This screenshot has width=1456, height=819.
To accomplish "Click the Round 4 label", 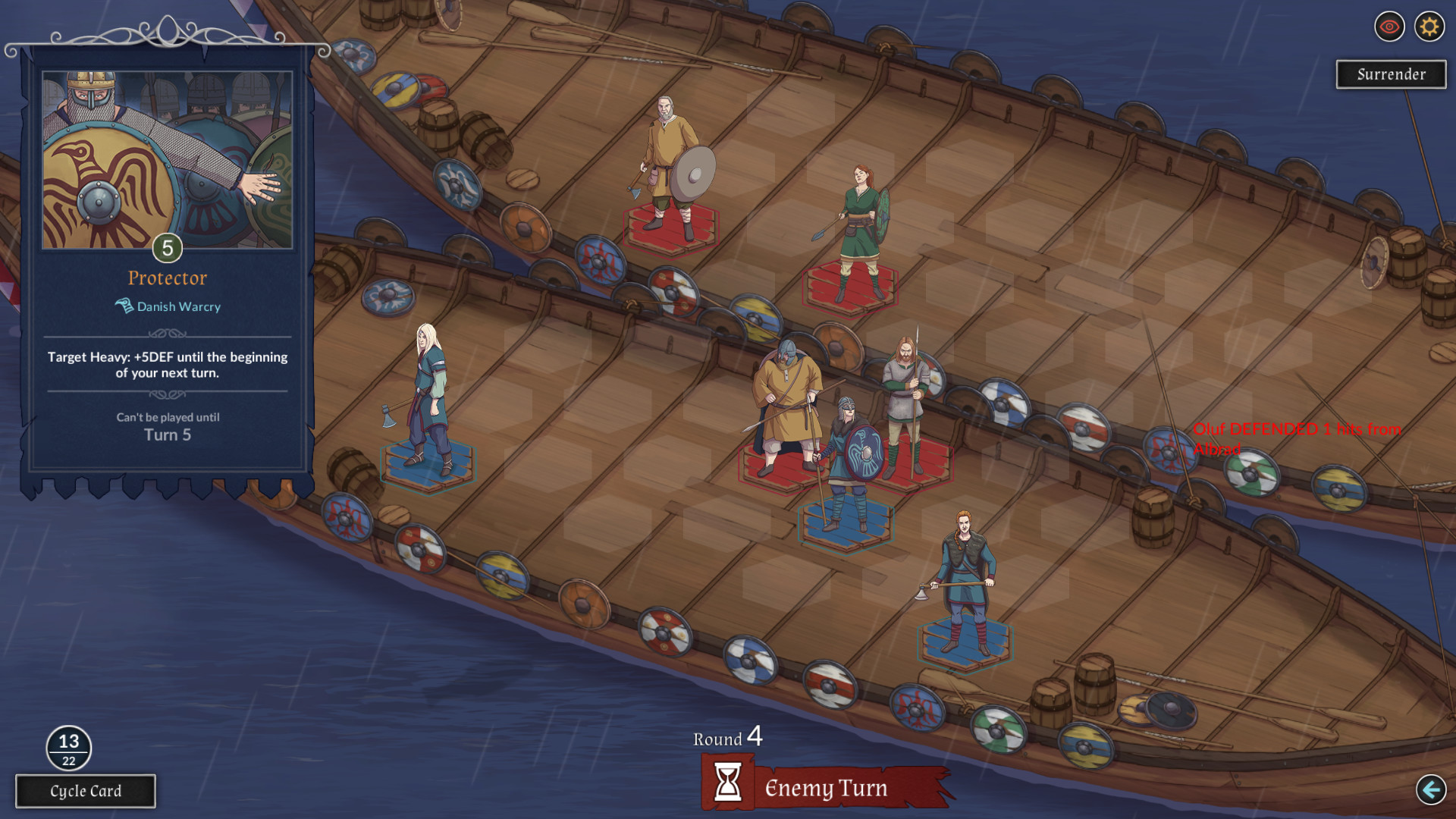I will tap(726, 737).
